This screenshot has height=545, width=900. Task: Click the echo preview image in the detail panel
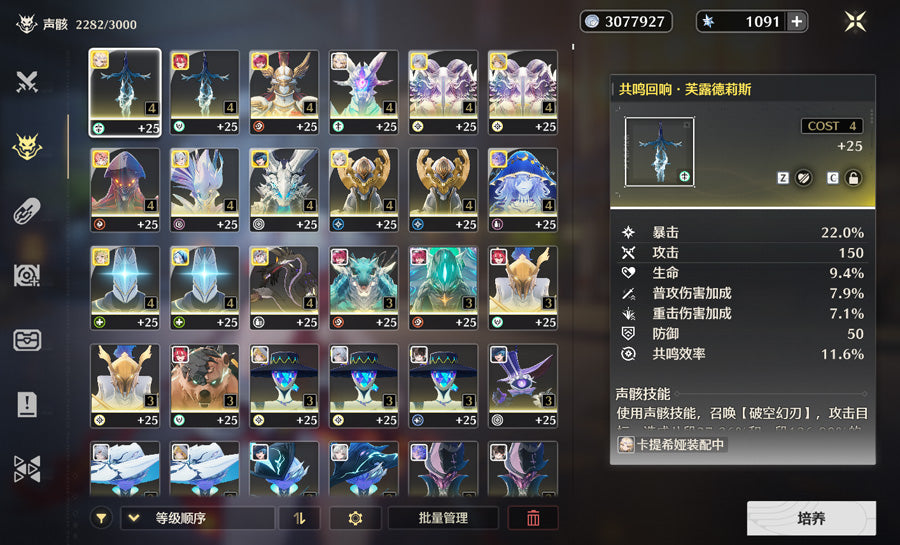tap(658, 151)
